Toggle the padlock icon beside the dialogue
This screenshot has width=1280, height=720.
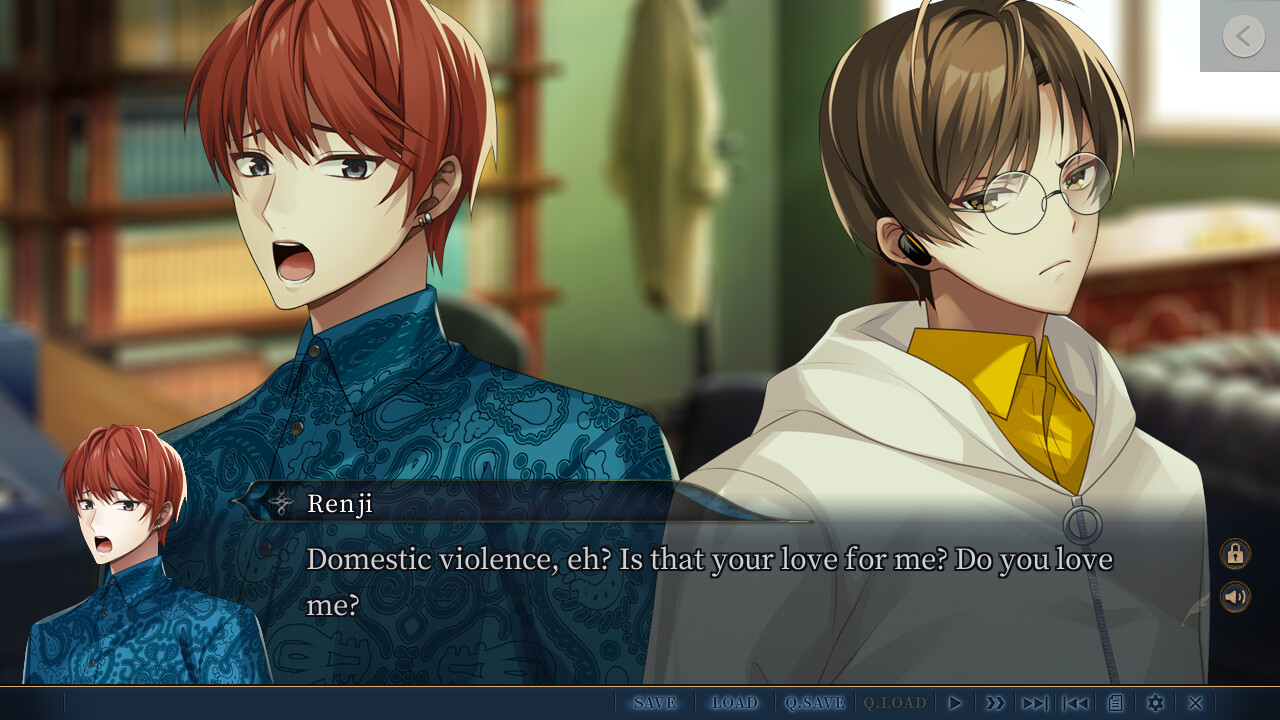click(x=1235, y=554)
